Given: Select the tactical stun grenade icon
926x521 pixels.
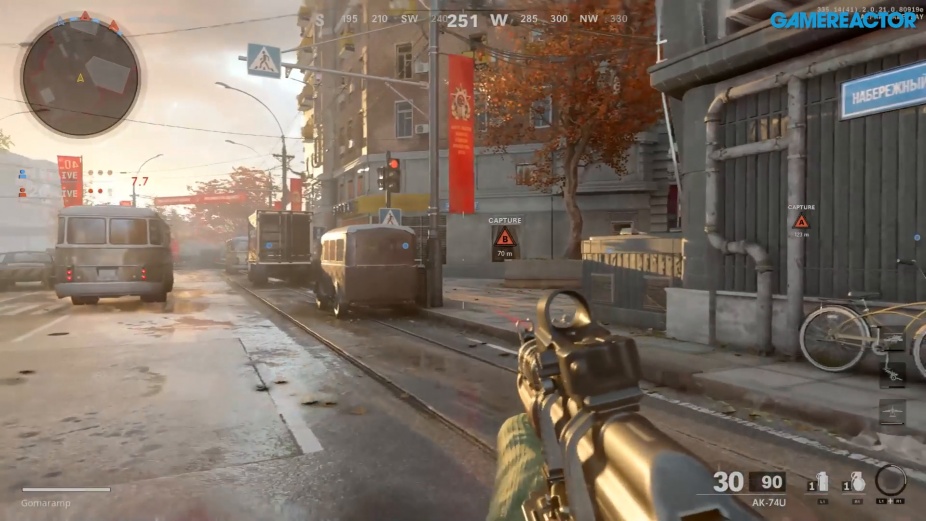Looking at the screenshot, I should (822, 482).
